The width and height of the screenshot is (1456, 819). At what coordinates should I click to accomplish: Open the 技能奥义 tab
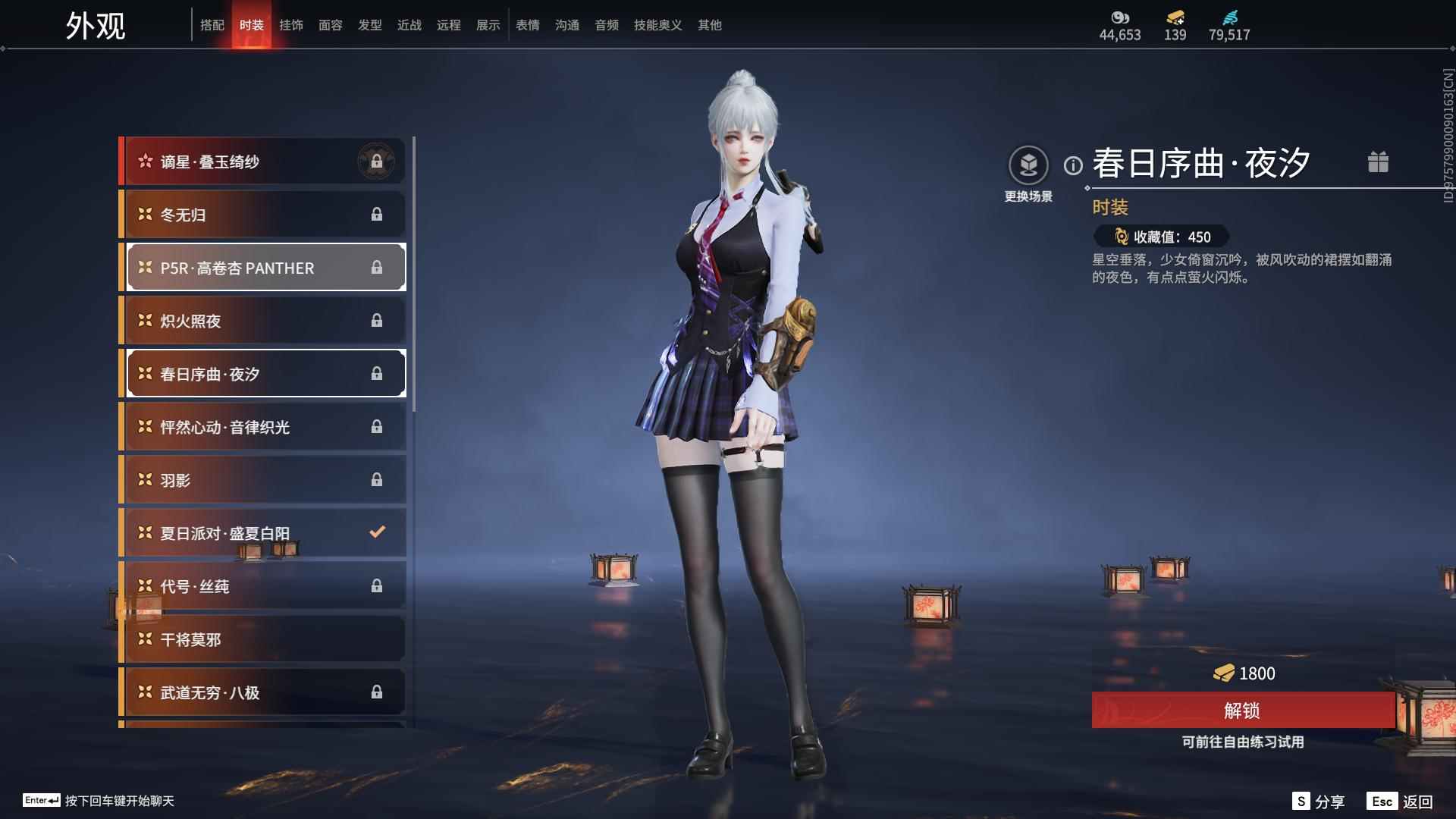point(657,25)
